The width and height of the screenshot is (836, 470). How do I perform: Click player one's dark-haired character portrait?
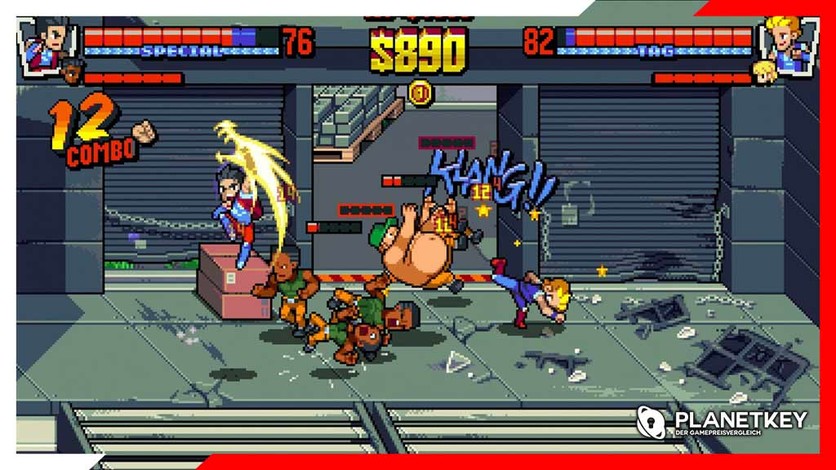coord(43,42)
